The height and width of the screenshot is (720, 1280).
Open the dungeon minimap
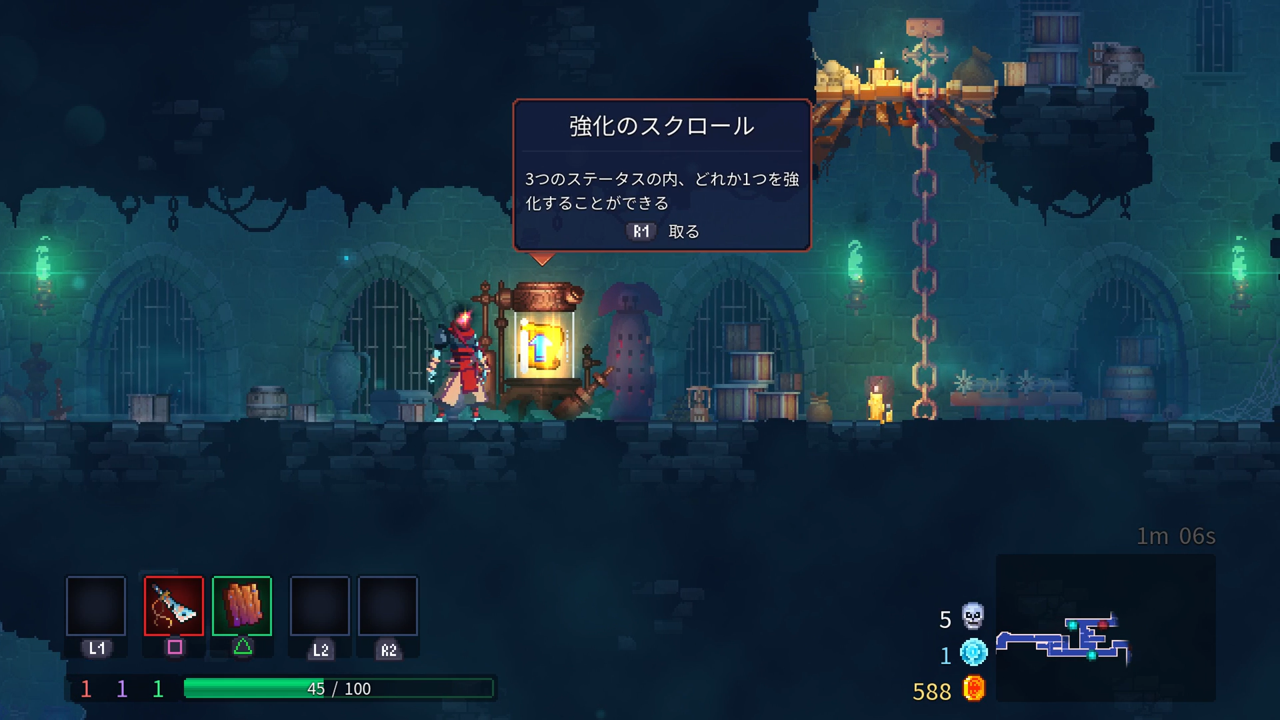tap(1105, 627)
